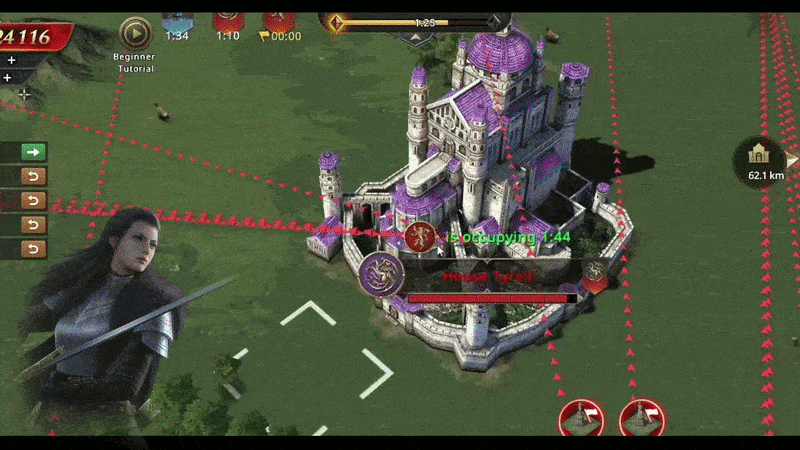Select the House Tyrell castle name banner
800x450 pixels.
490,275
